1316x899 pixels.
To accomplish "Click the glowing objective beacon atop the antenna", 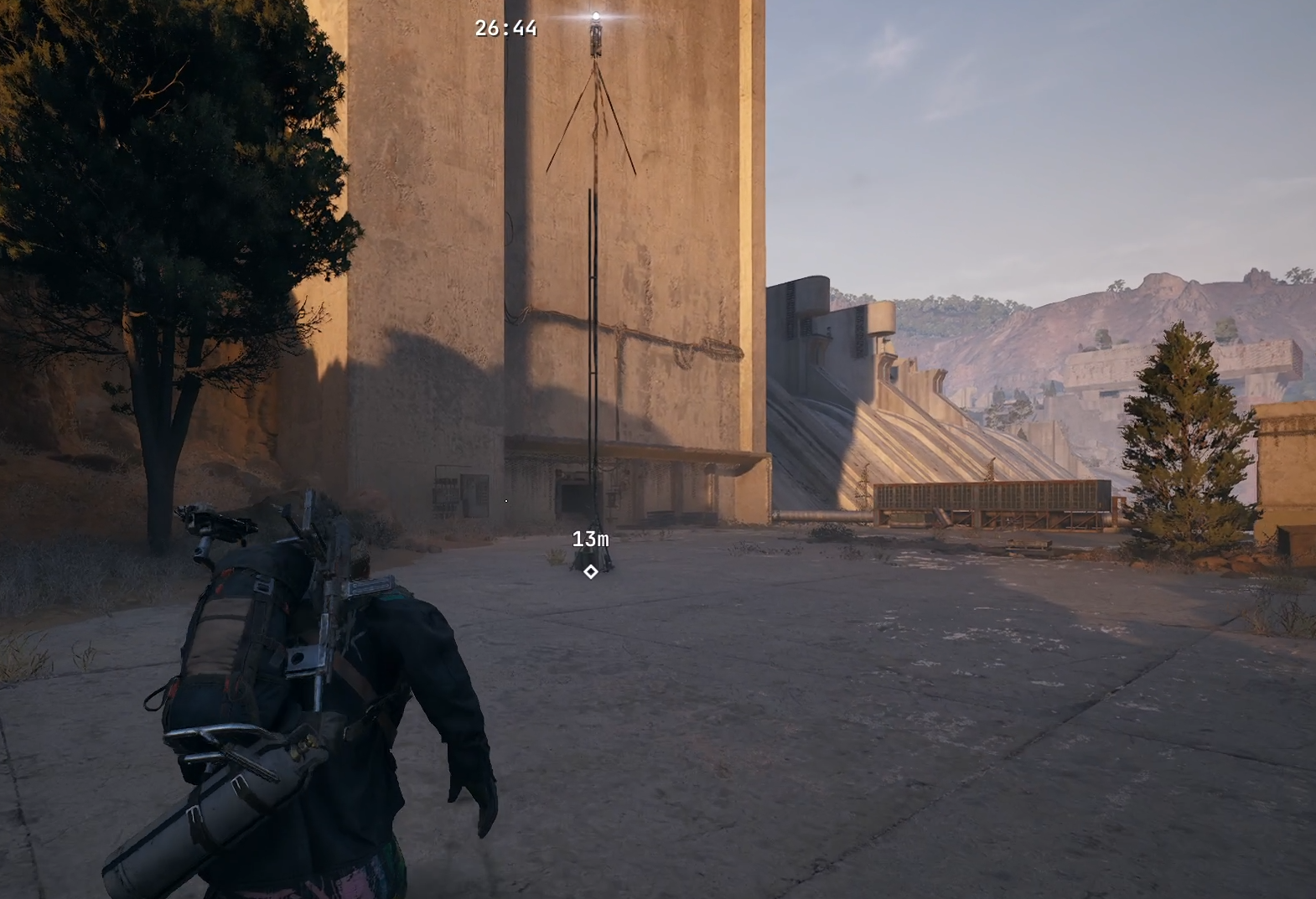I will [x=596, y=14].
